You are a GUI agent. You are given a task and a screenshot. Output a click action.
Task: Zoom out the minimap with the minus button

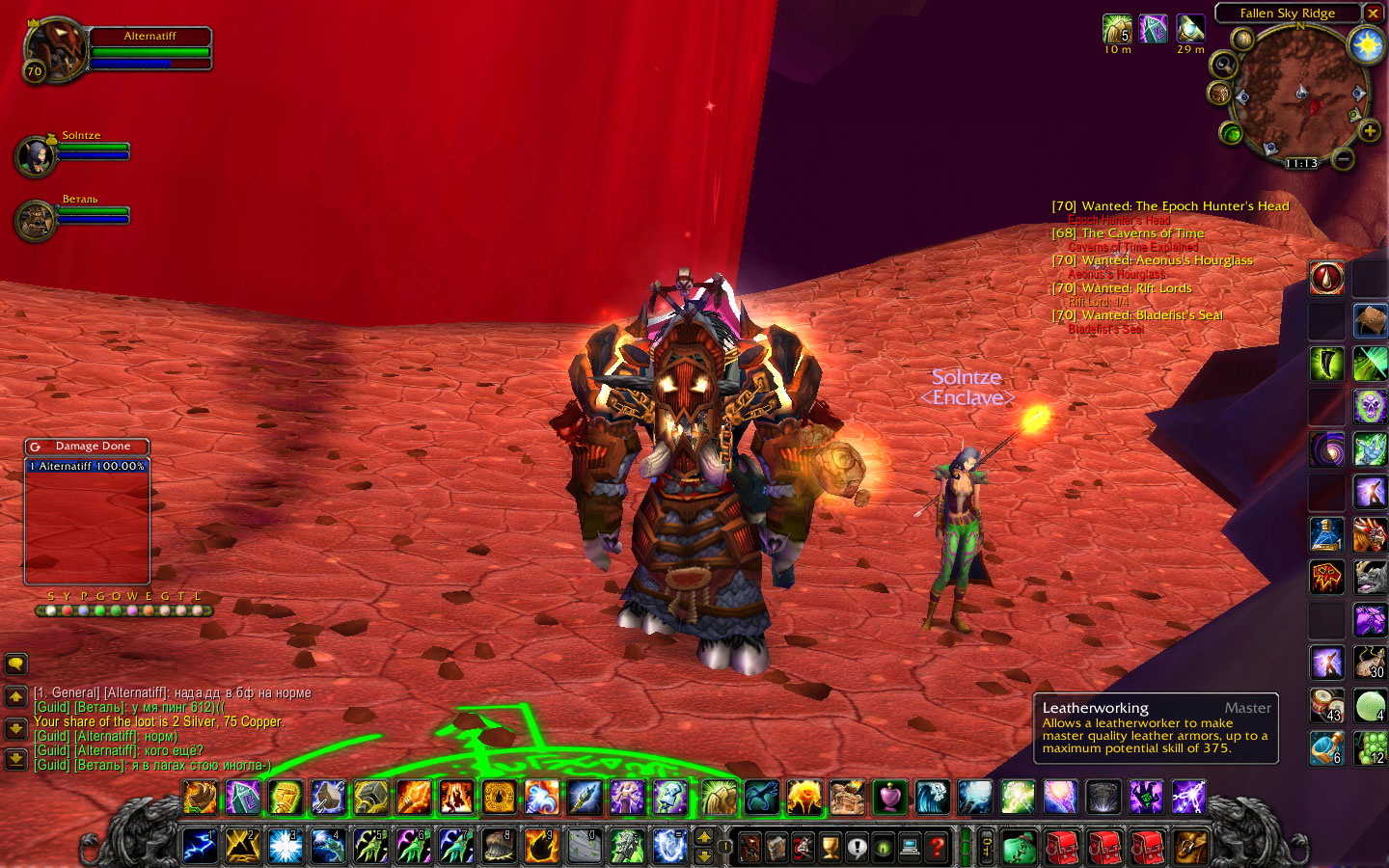(1343, 157)
